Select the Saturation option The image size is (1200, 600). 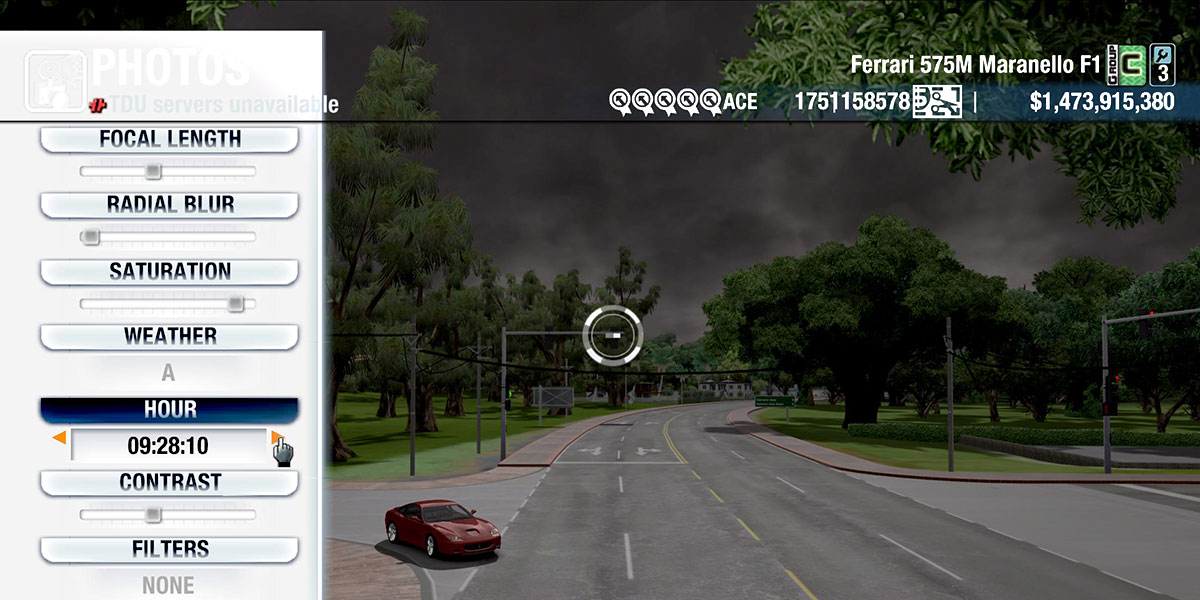[x=169, y=272]
